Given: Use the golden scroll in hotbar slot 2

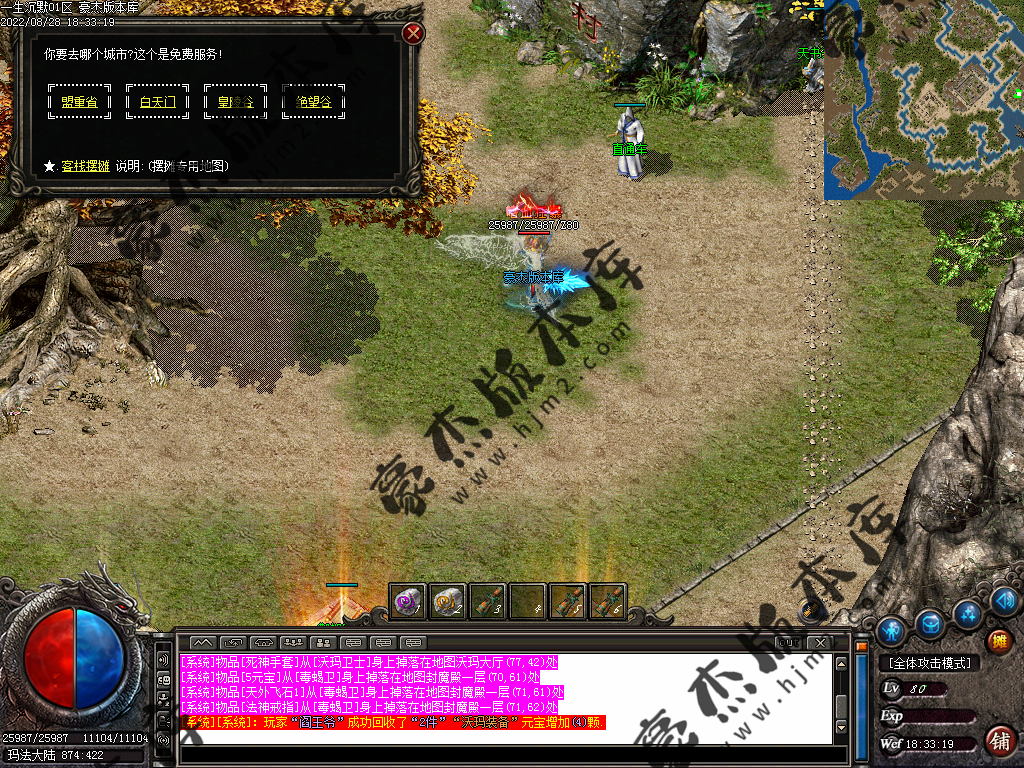Looking at the screenshot, I should [x=447, y=601].
